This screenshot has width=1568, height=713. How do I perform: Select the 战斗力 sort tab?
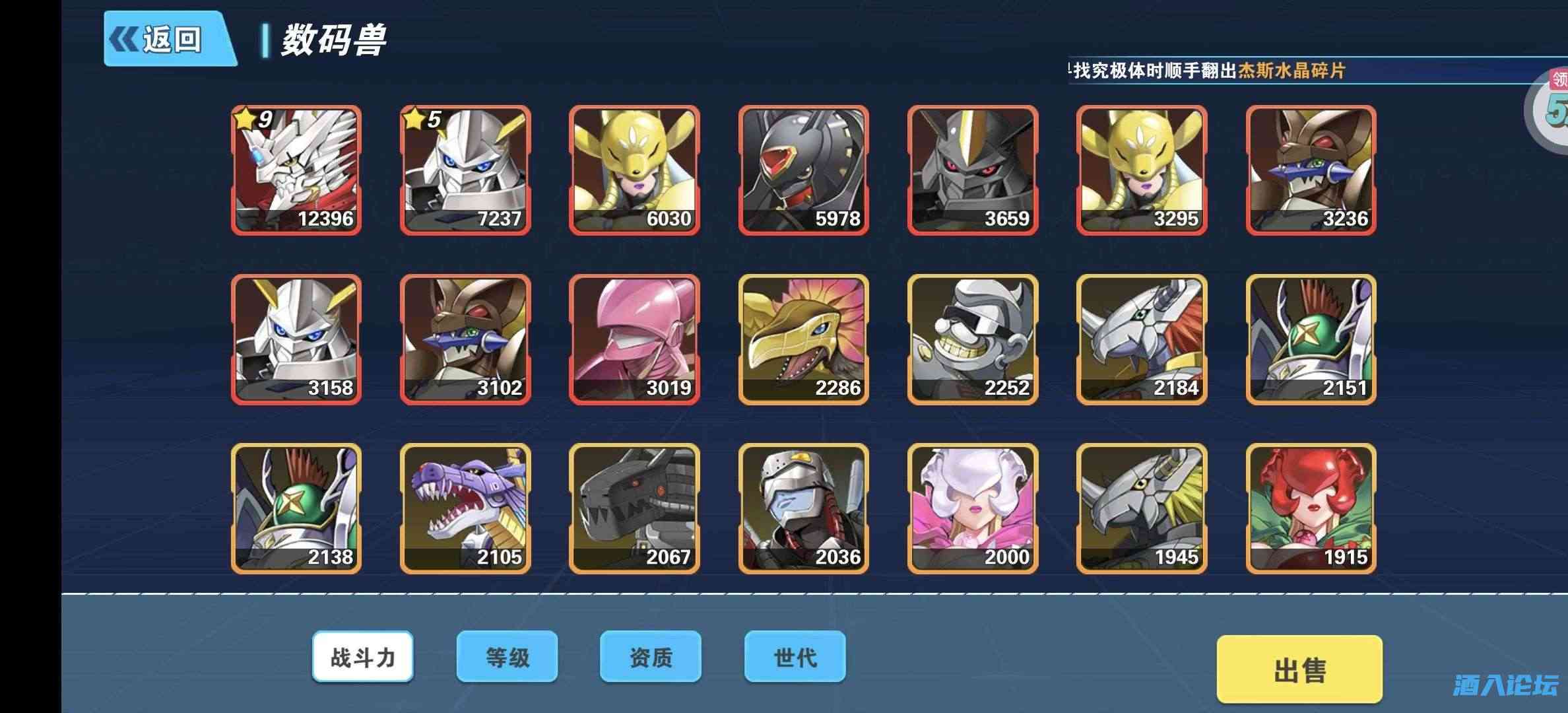pos(364,657)
